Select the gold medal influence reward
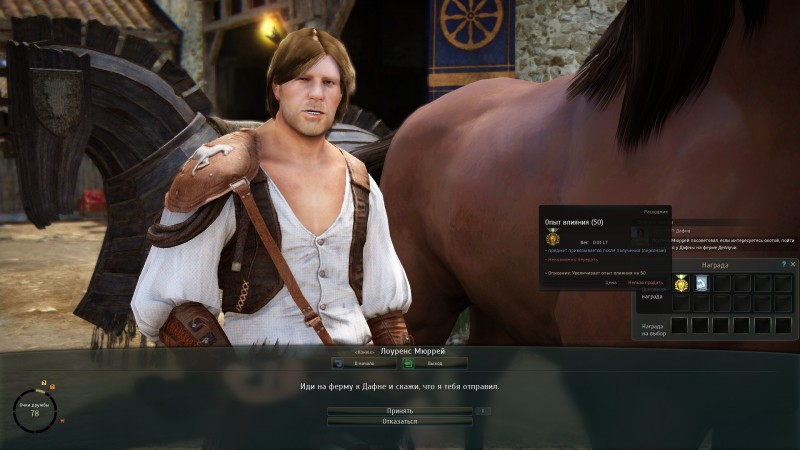This screenshot has height=450, width=800. pos(681,284)
